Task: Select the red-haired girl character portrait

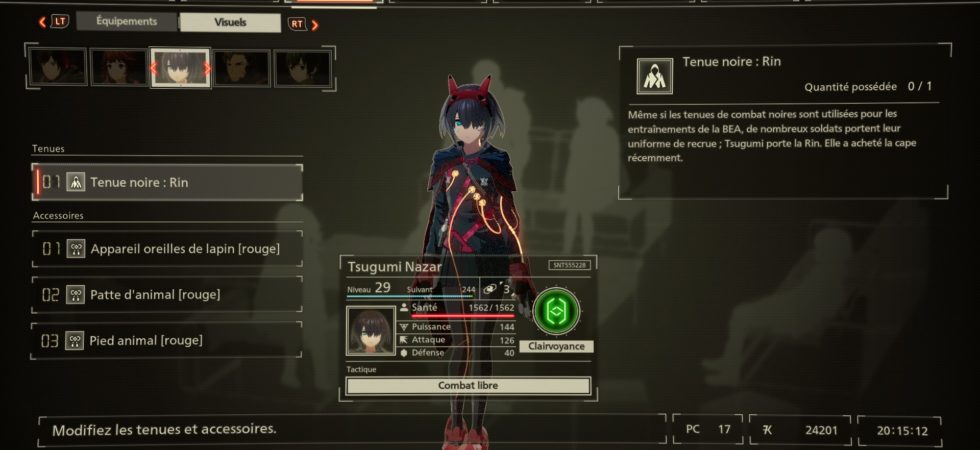Action: tap(119, 68)
